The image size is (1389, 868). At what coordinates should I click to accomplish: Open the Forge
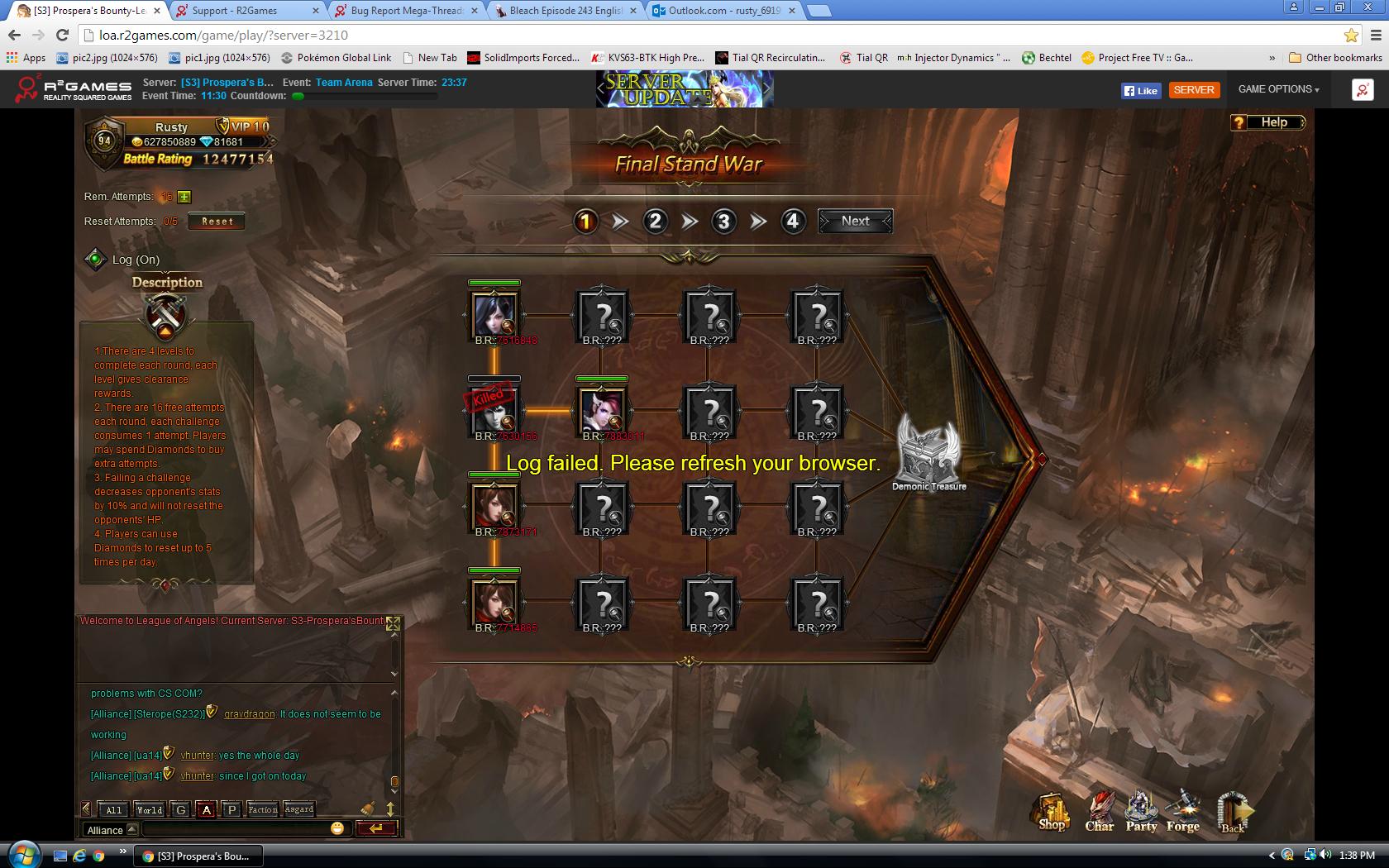(x=1183, y=812)
